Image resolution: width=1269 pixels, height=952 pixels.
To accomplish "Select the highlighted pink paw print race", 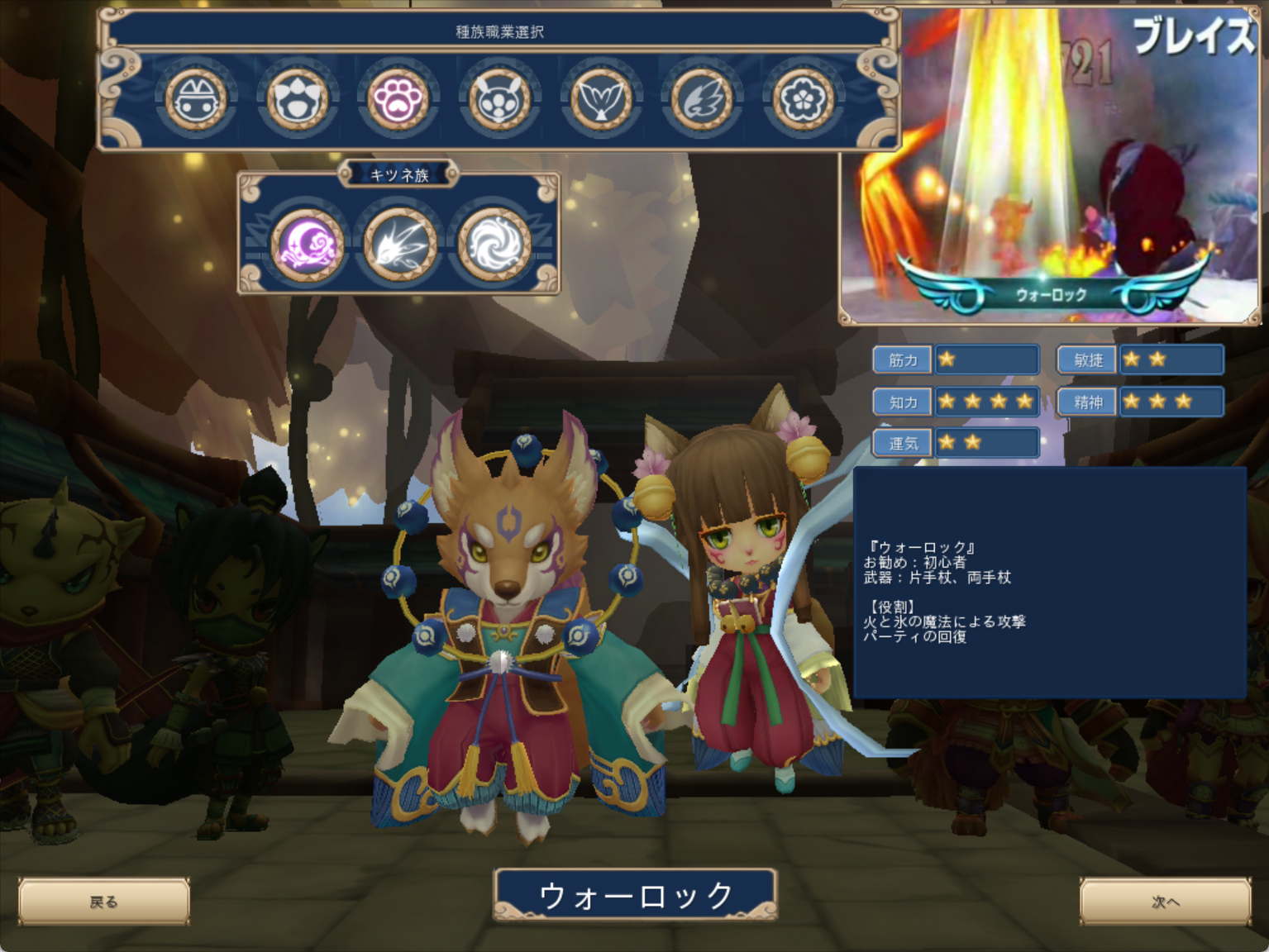I will 398,99.
